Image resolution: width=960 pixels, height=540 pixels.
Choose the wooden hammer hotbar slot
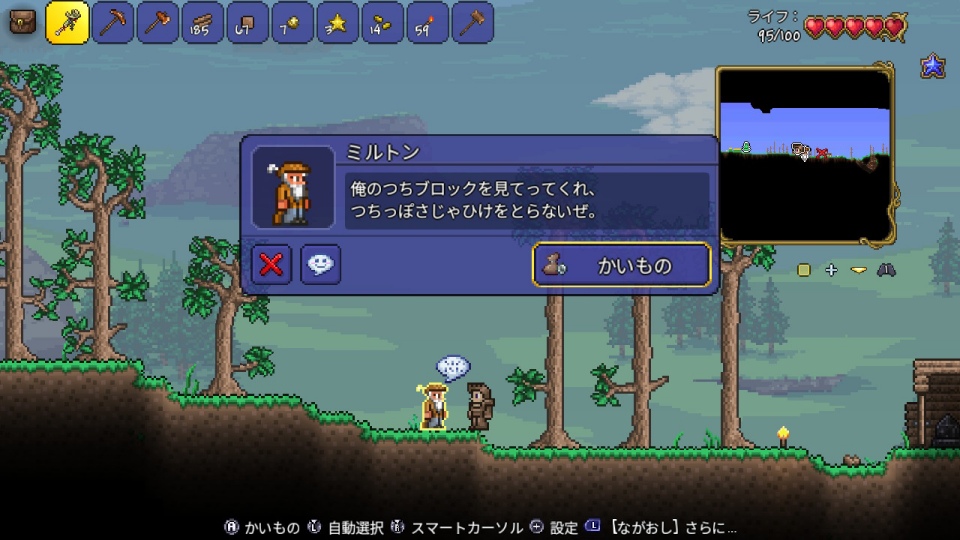[x=473, y=22]
